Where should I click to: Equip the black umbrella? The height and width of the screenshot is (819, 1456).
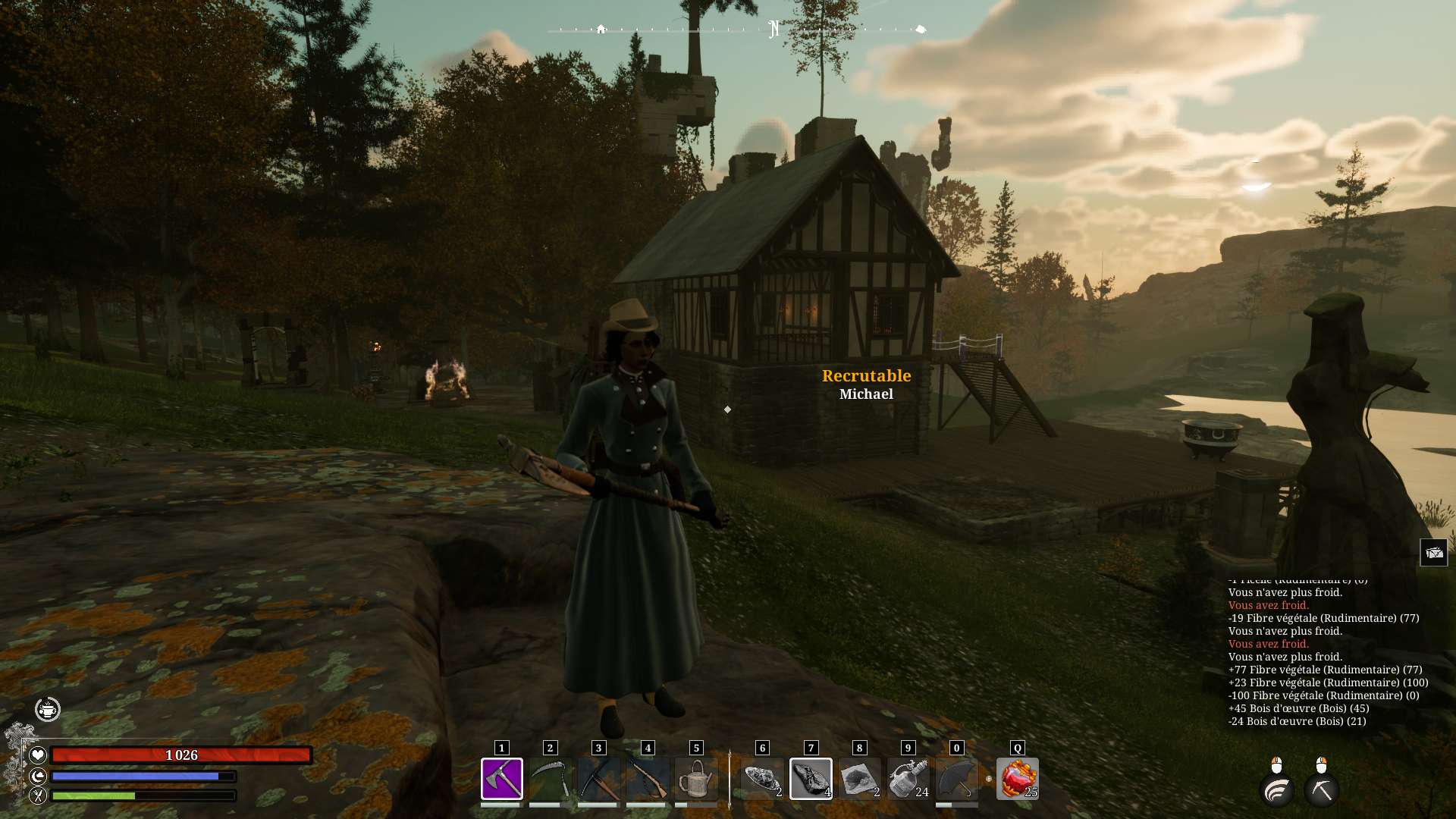point(956,778)
